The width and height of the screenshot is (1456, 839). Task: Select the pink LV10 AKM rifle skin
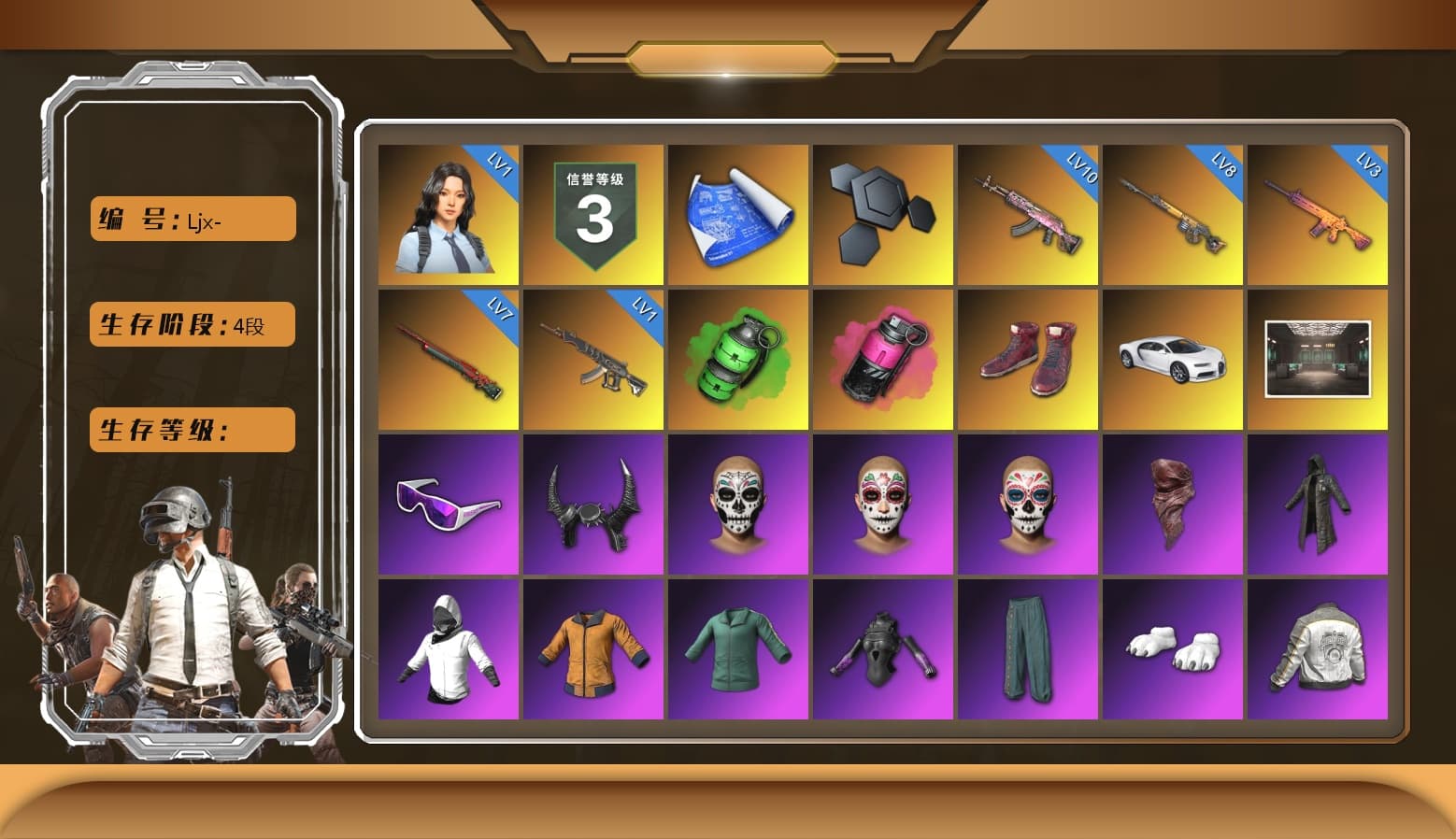tap(1028, 213)
